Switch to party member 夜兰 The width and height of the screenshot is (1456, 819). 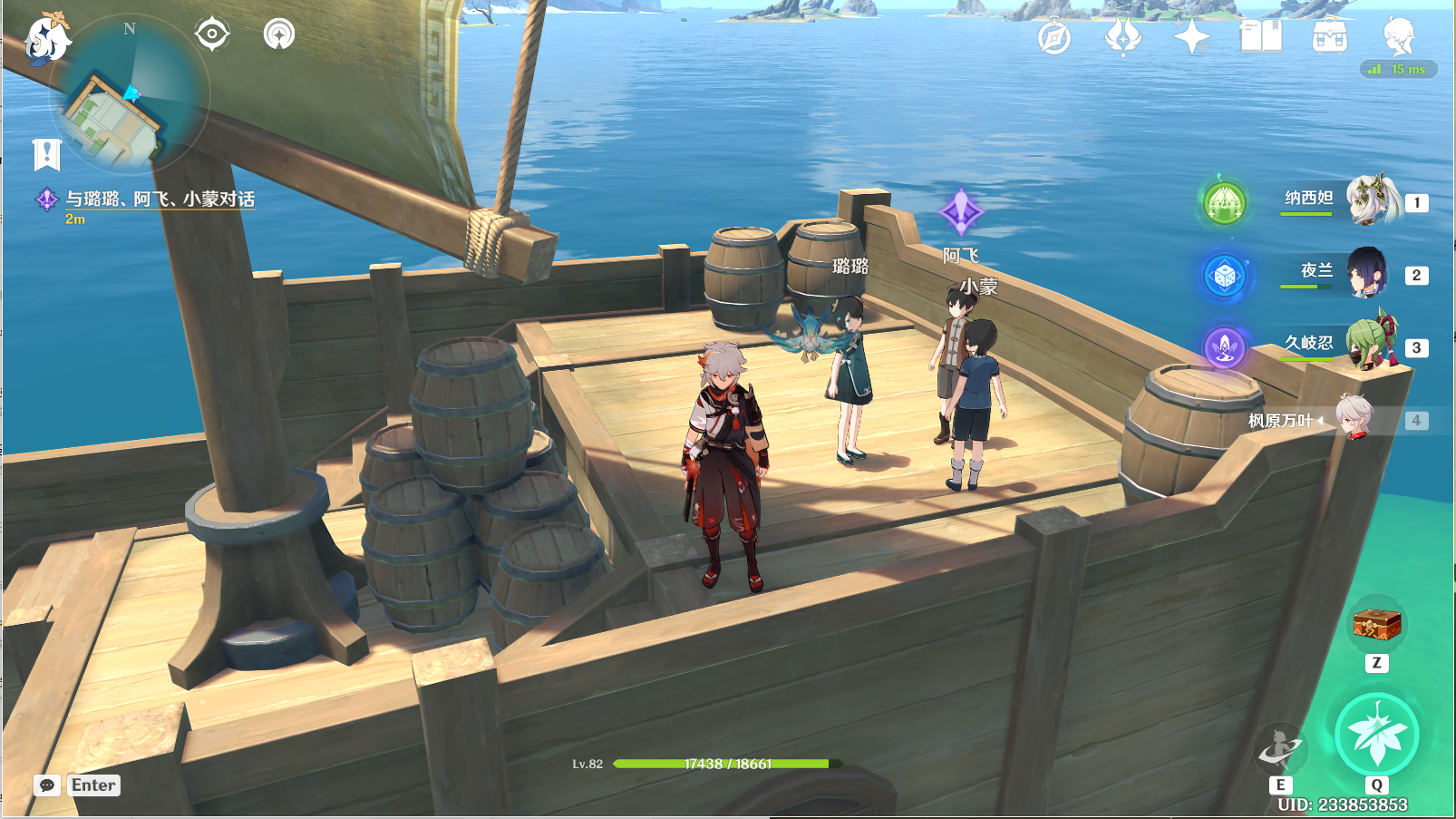1367,272
